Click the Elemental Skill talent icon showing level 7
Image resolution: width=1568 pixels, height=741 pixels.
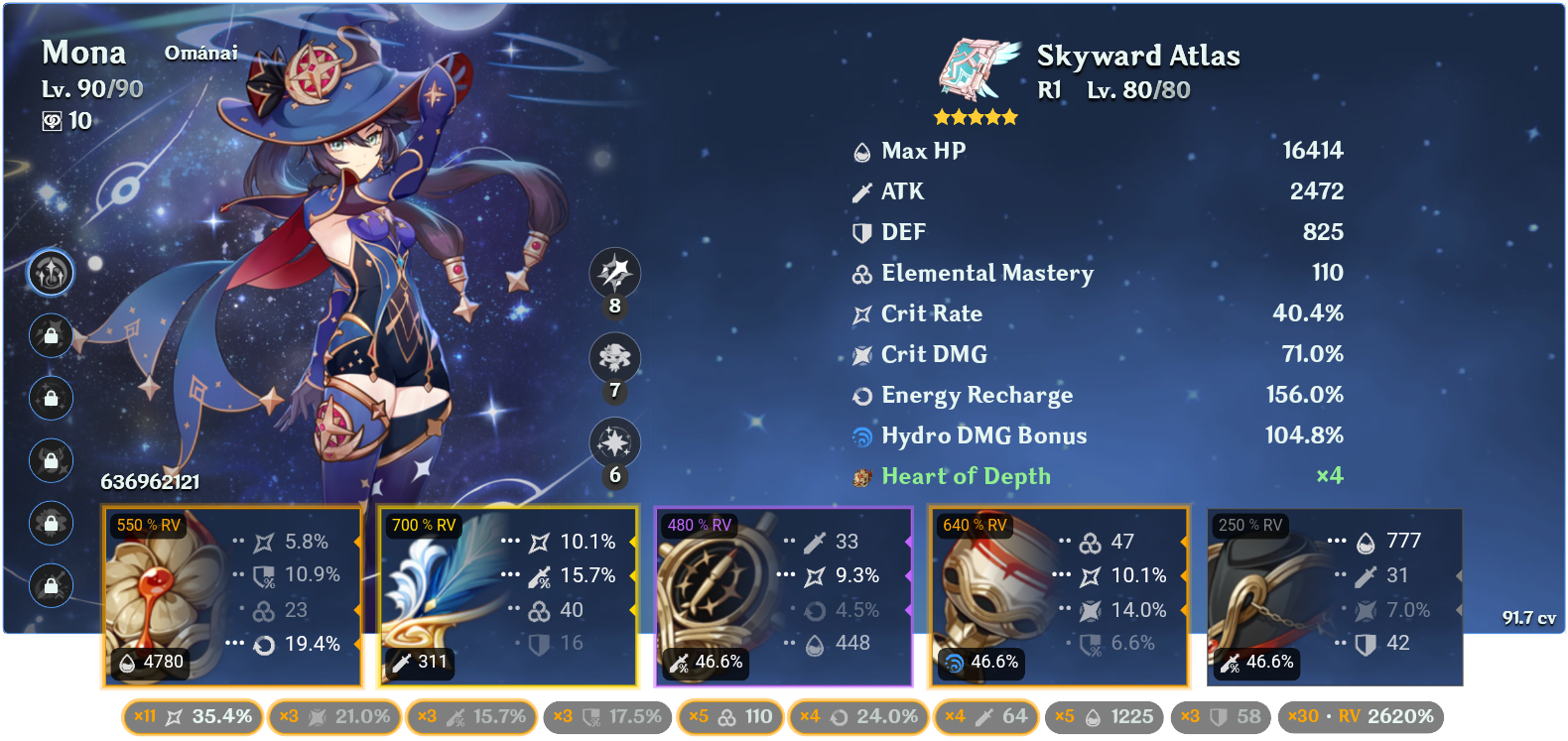614,358
